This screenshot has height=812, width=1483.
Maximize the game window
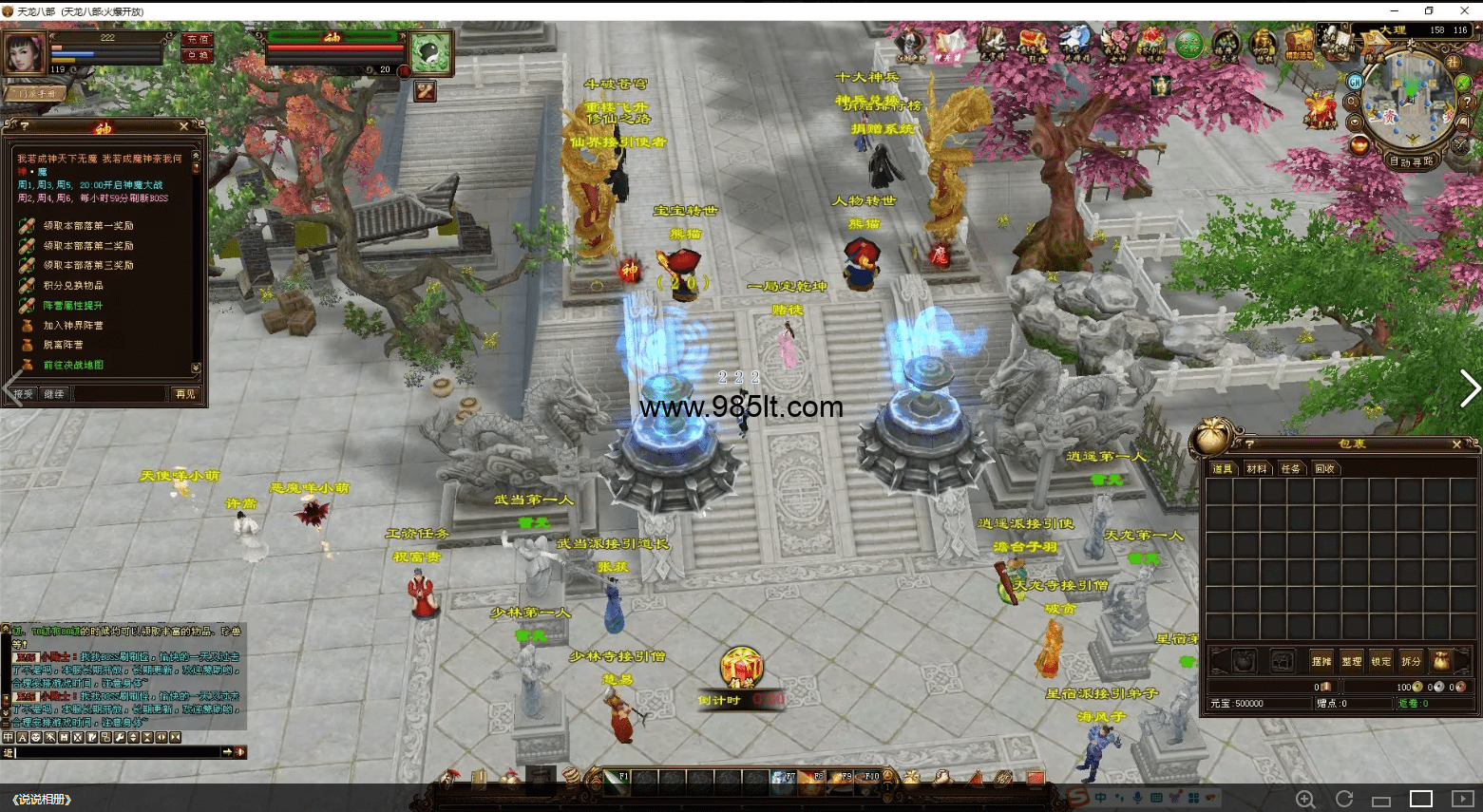click(1429, 10)
